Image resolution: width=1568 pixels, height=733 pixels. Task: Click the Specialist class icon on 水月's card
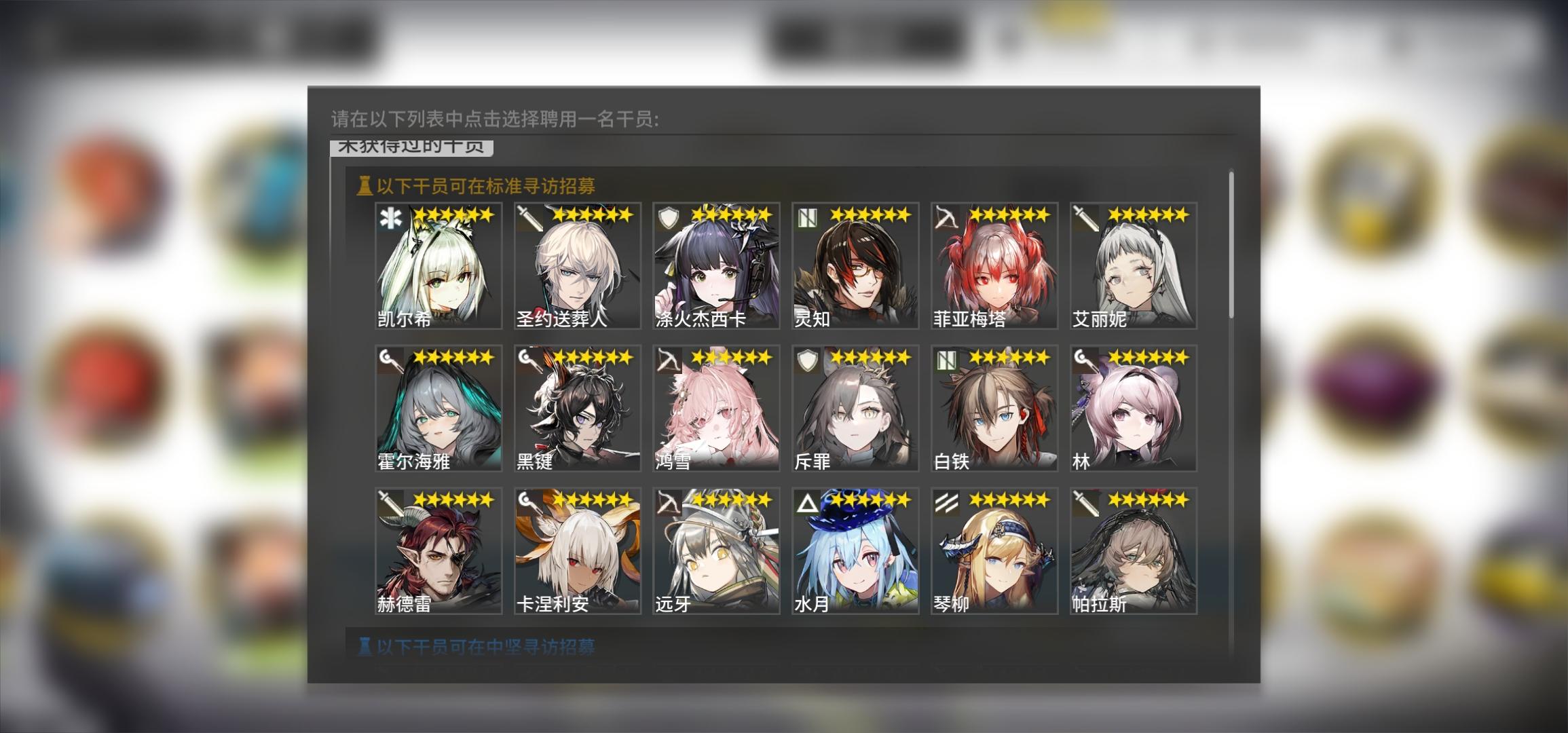pyautogui.click(x=806, y=502)
